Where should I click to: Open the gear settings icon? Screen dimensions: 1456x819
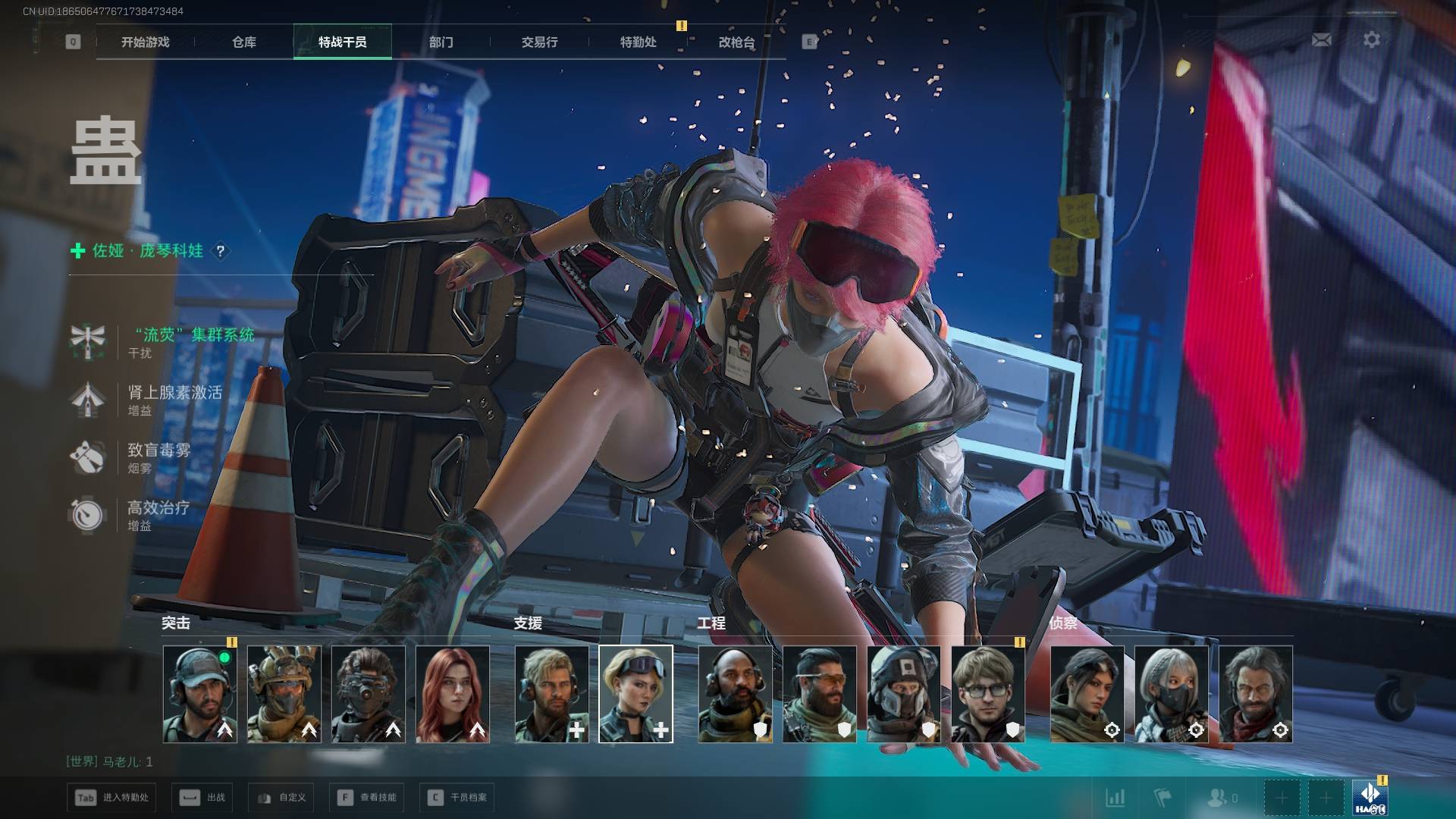[x=1372, y=39]
